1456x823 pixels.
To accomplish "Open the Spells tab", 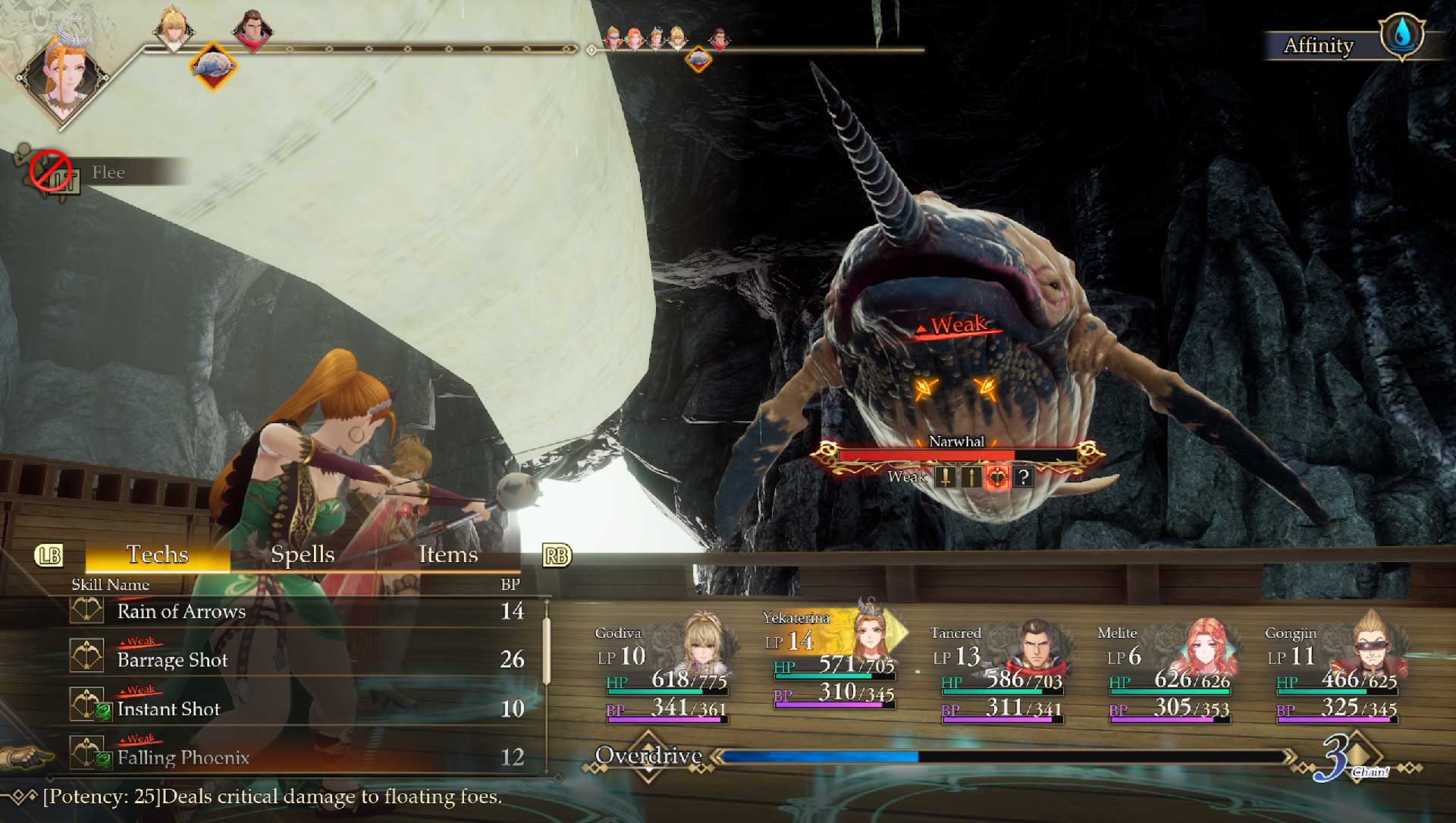I will pyautogui.click(x=303, y=554).
